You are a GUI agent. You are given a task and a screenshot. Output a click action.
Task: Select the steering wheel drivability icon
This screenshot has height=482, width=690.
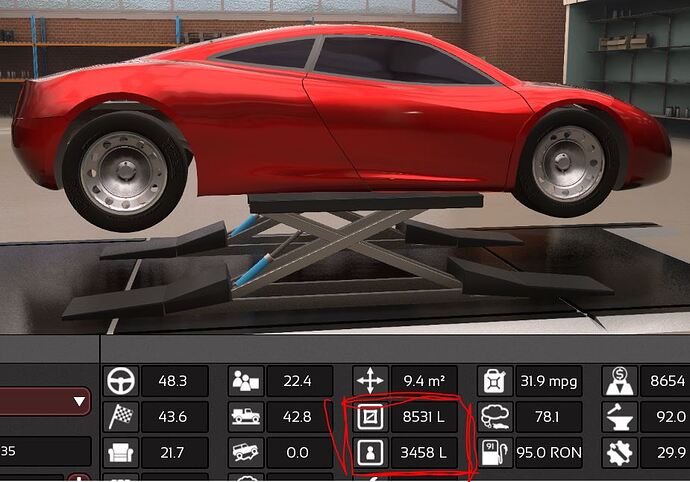119,381
